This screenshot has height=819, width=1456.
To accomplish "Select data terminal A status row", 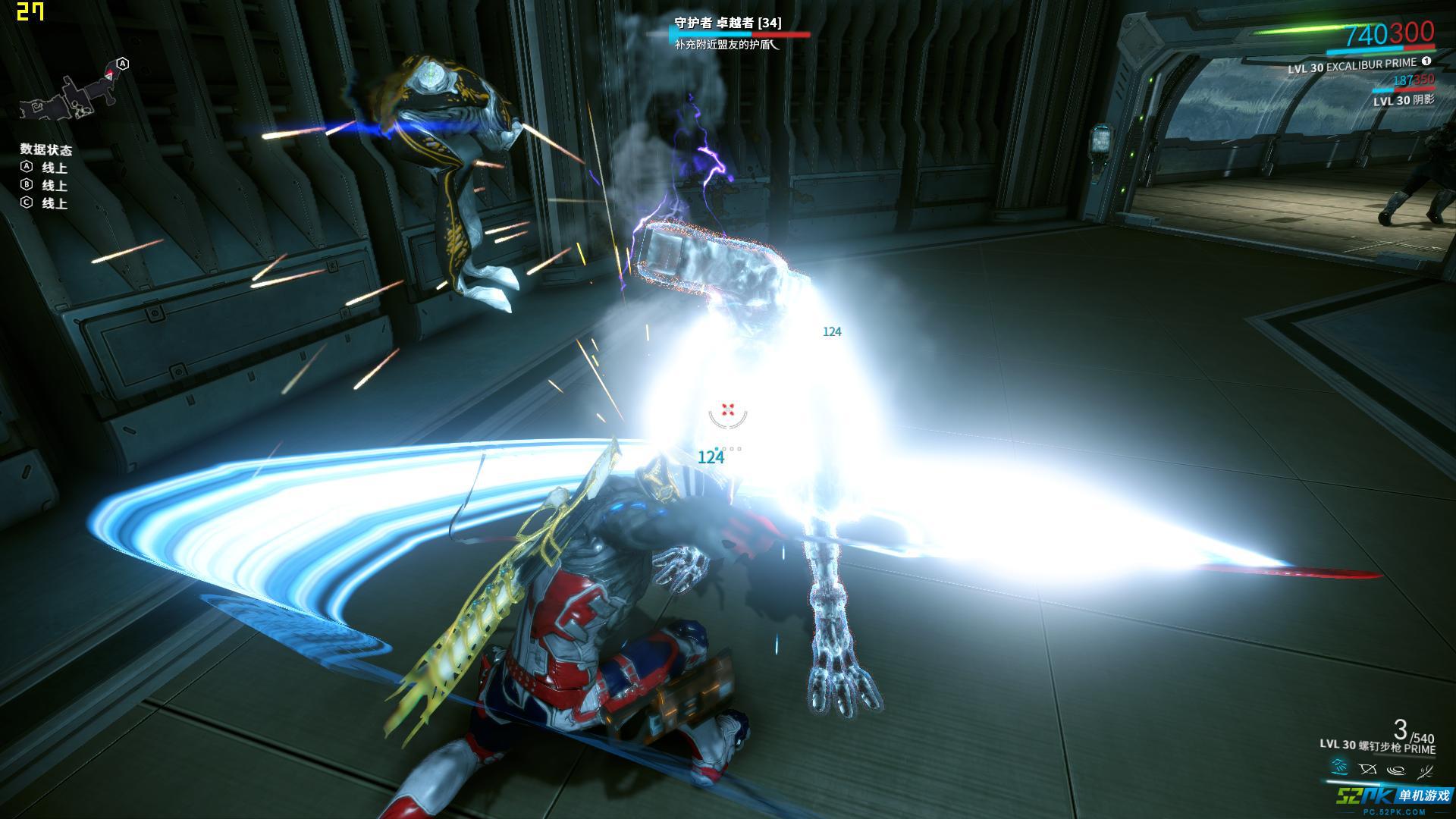I will [x=44, y=168].
